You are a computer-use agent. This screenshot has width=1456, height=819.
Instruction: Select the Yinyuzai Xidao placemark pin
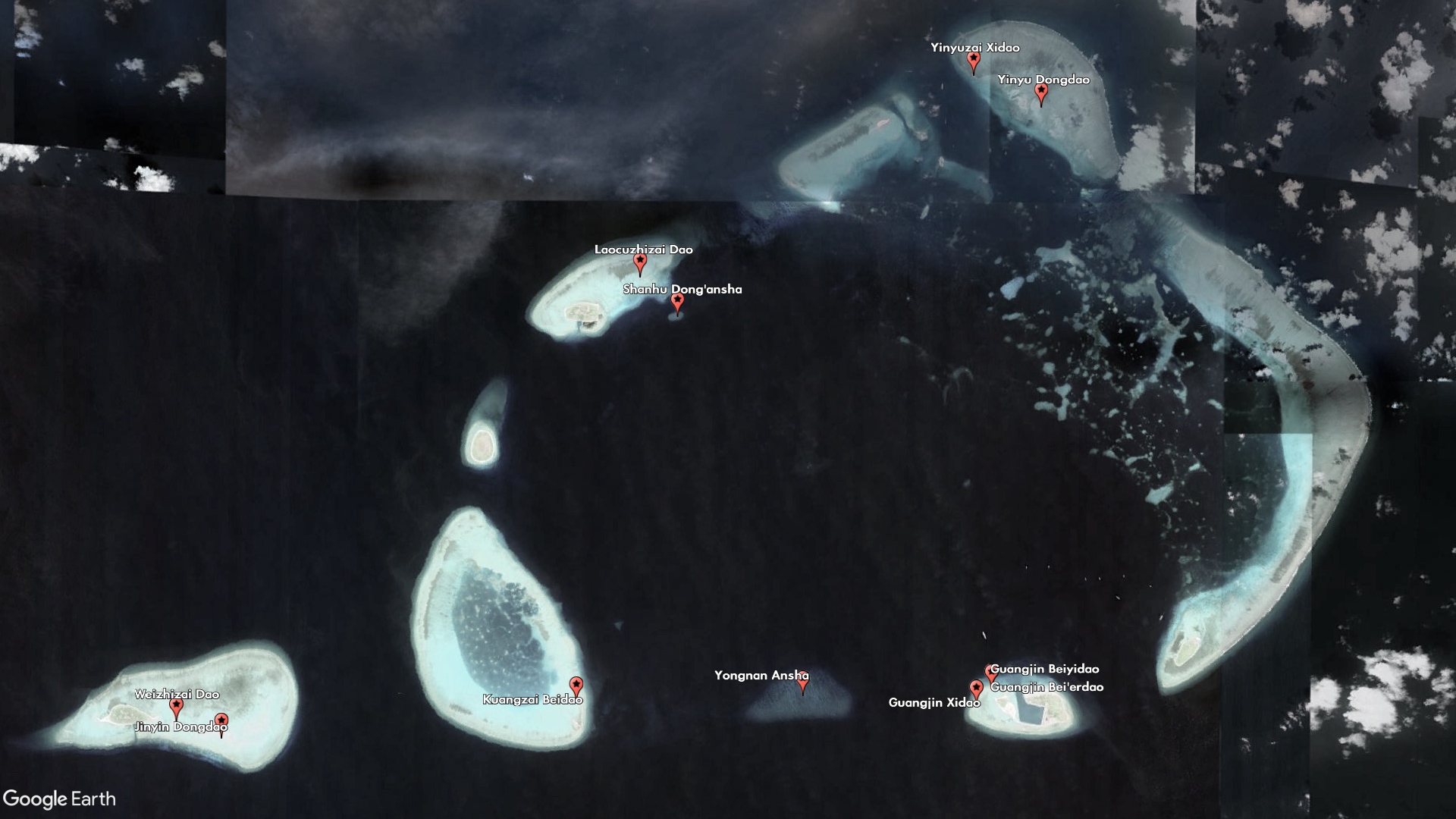[974, 61]
